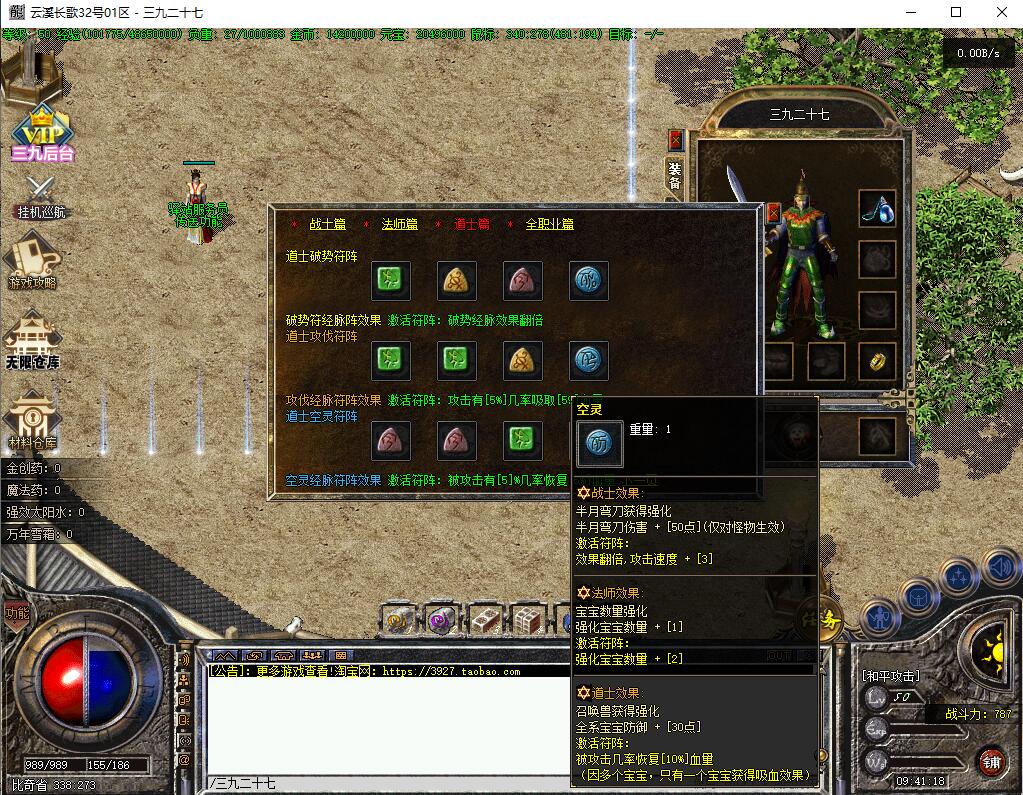Close the rune formation panel

tap(773, 212)
